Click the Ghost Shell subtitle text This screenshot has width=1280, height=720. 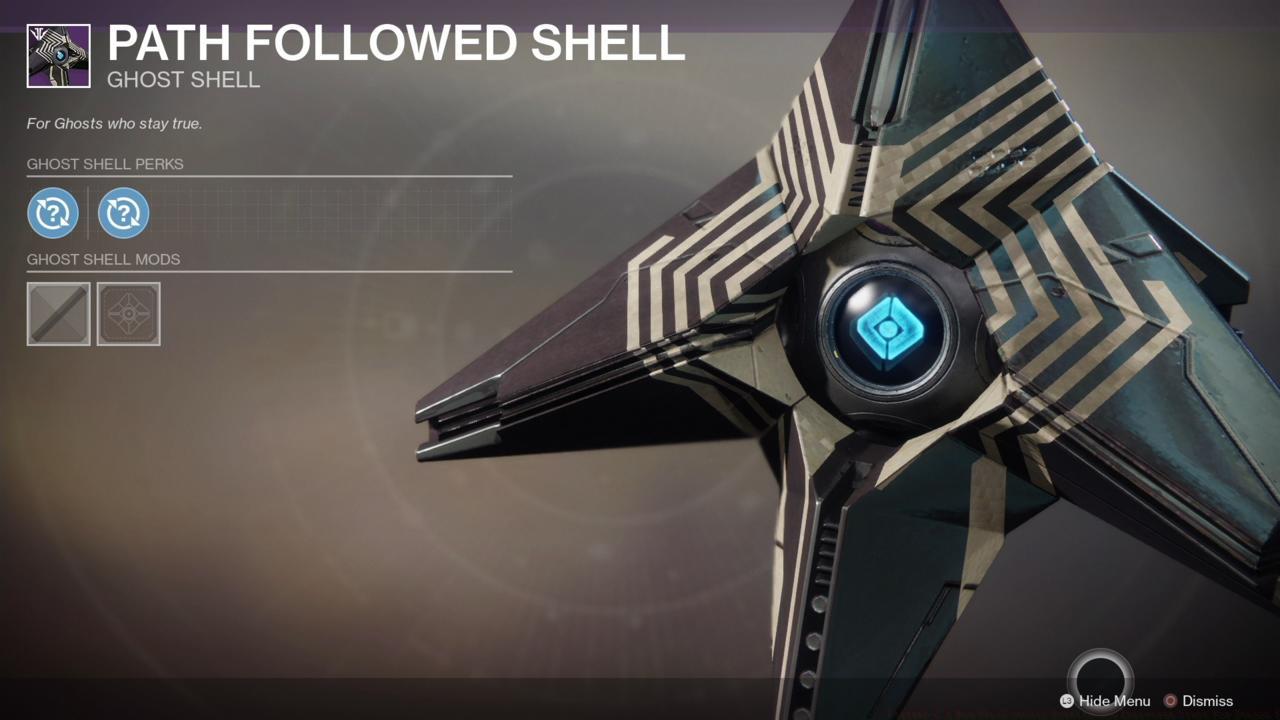pyautogui.click(x=183, y=81)
